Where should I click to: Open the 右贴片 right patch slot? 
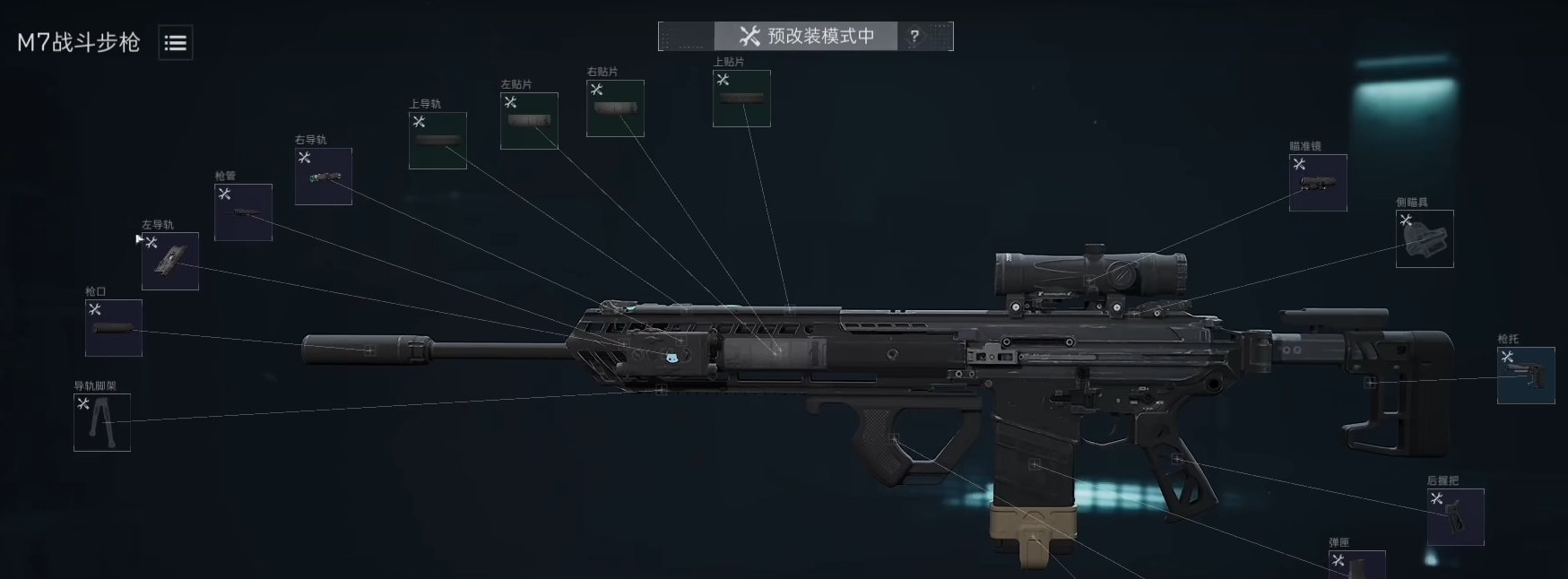(615, 108)
